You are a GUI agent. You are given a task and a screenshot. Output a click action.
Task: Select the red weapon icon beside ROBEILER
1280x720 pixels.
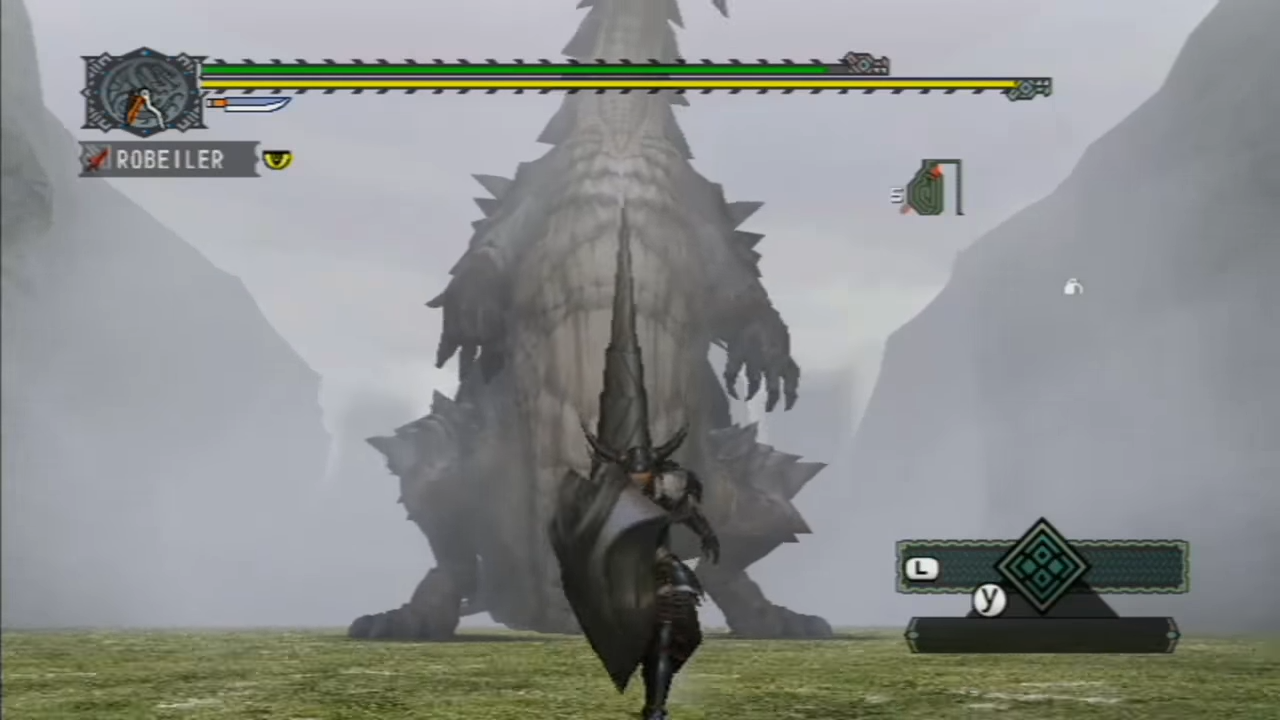coord(95,160)
